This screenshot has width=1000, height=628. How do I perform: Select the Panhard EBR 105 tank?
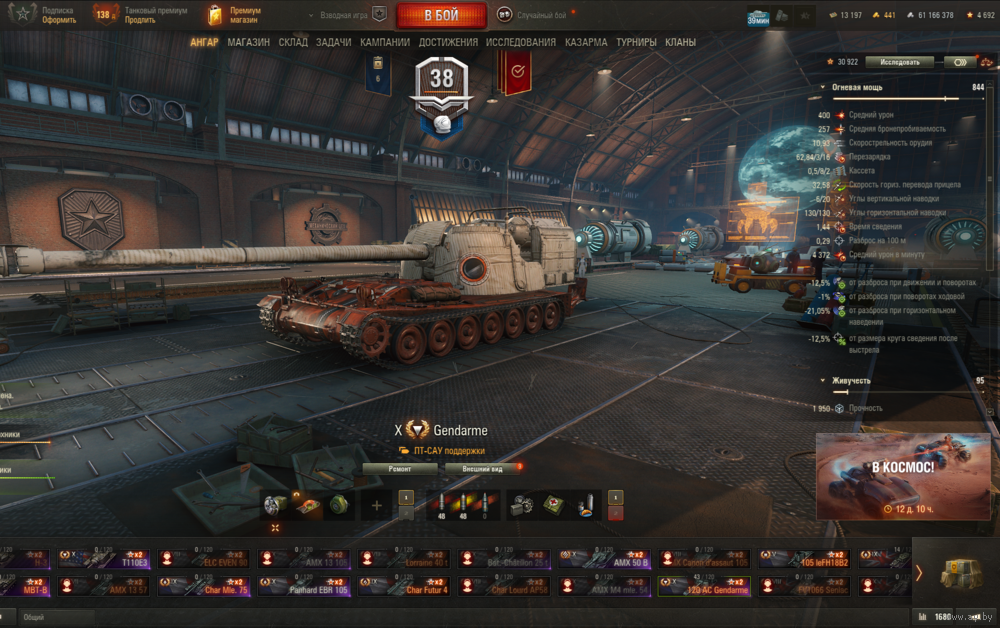pyautogui.click(x=306, y=586)
